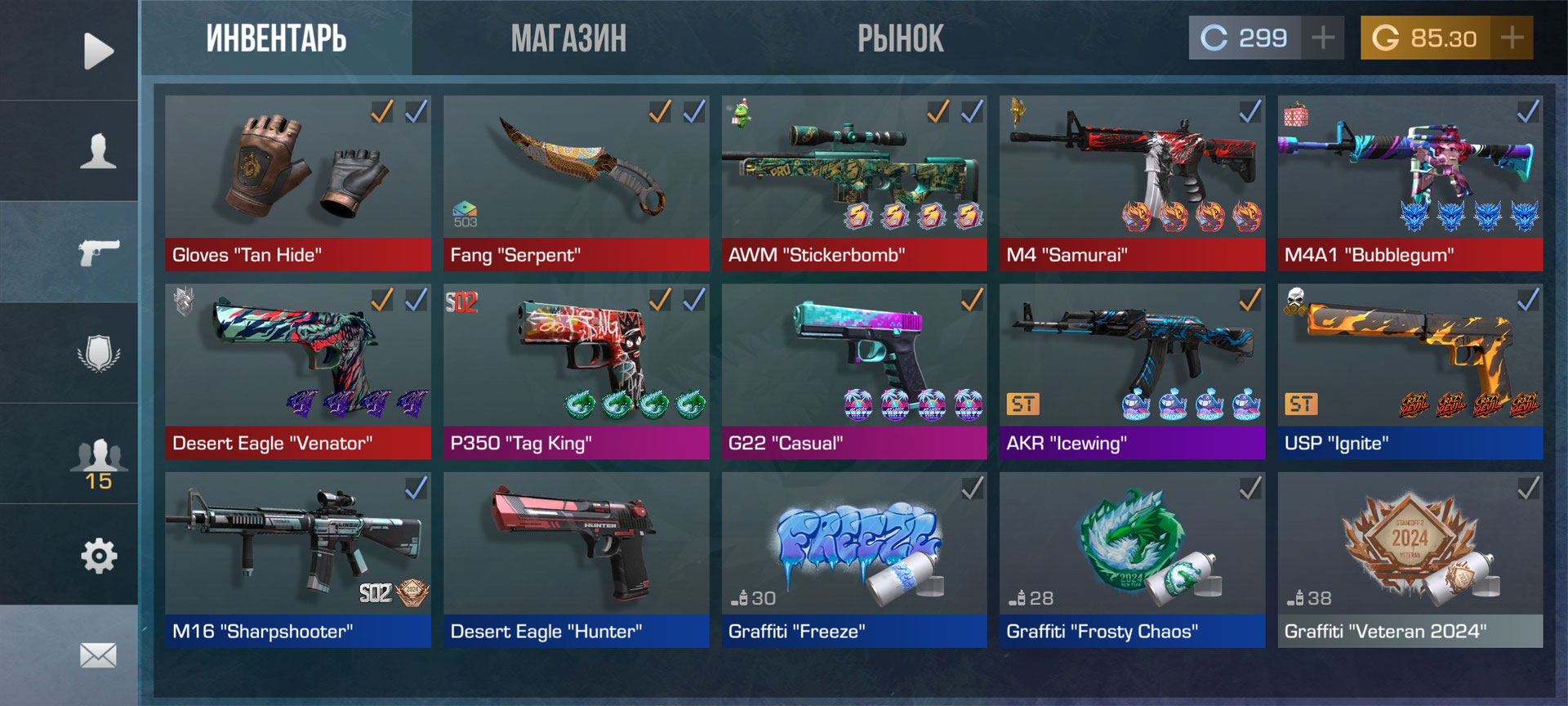Select the Desert Eagle "Hunter" skin
Screen dimensions: 1568x706
pos(576,560)
